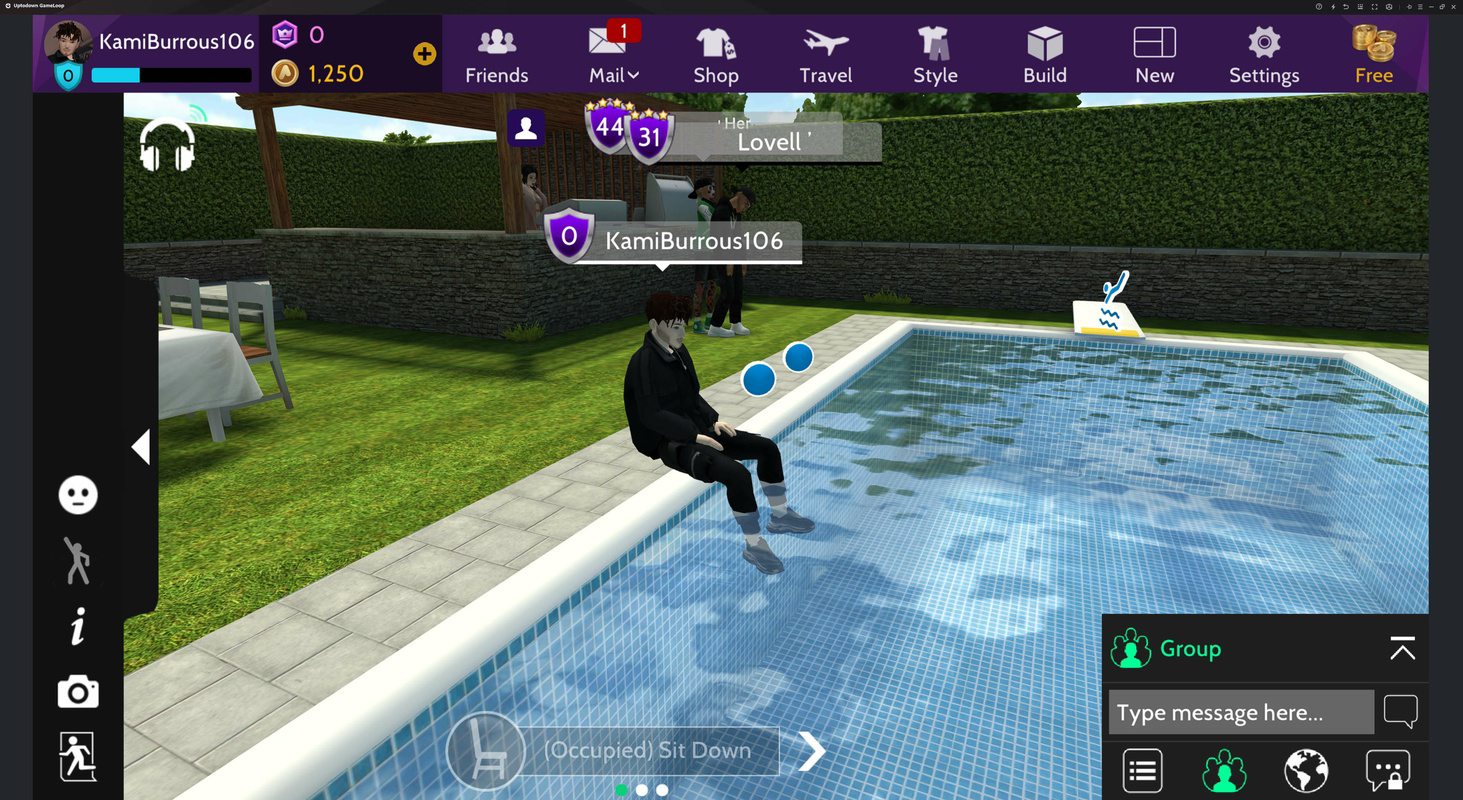The width and height of the screenshot is (1463, 800).
Task: Collapse the left side panel arrow
Action: coord(141,447)
